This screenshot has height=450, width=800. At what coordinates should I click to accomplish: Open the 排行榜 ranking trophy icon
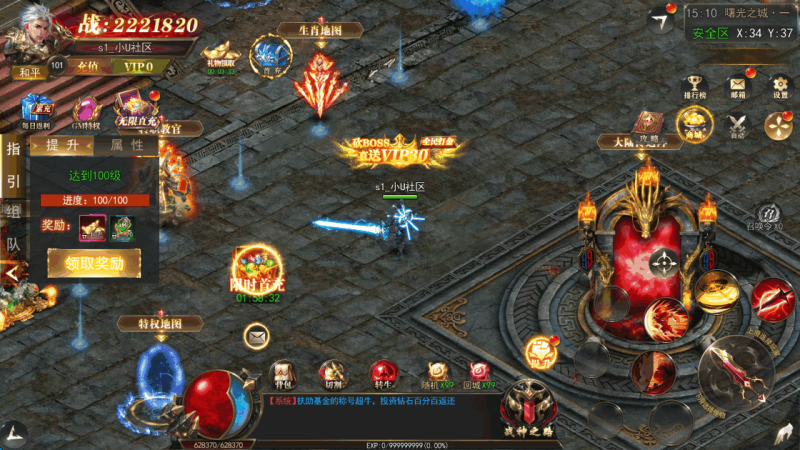coord(694,87)
